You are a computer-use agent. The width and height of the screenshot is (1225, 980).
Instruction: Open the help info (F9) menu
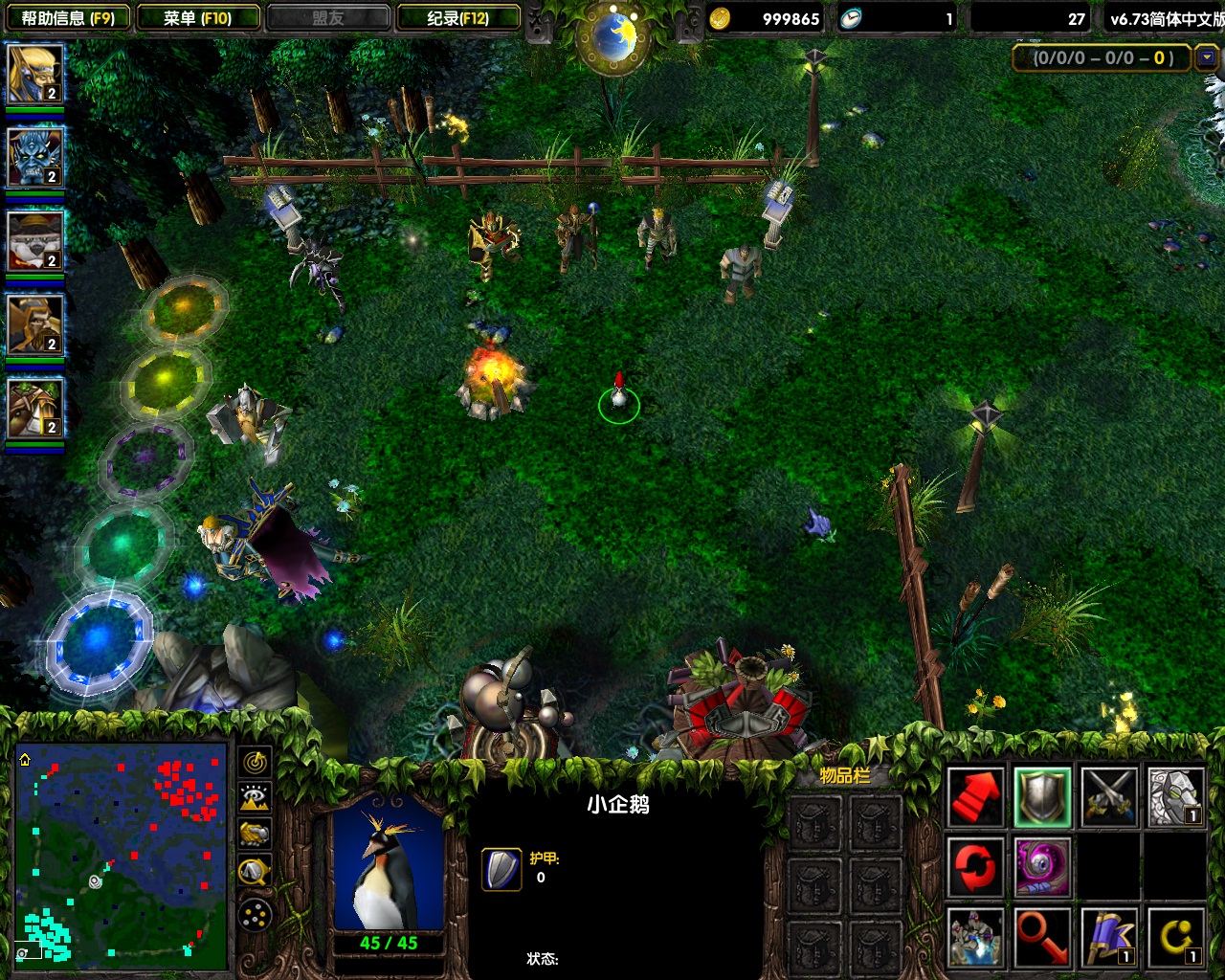[x=67, y=17]
